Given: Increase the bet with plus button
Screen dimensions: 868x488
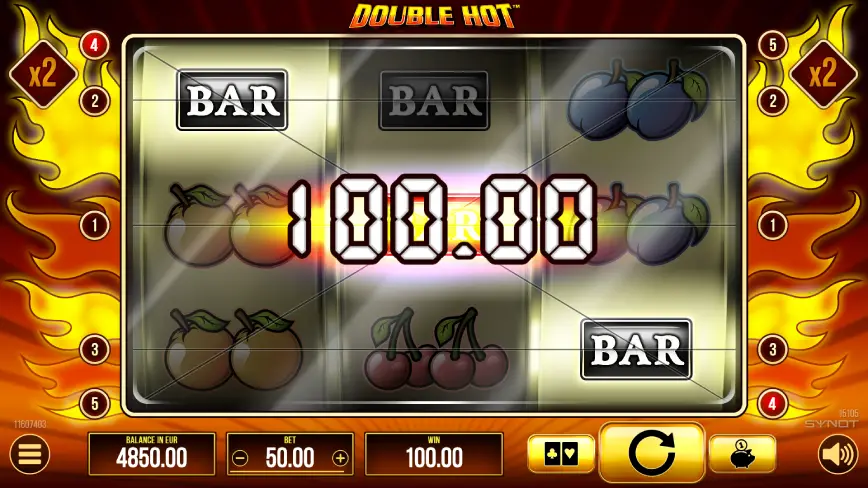Looking at the screenshot, I should click(340, 459).
